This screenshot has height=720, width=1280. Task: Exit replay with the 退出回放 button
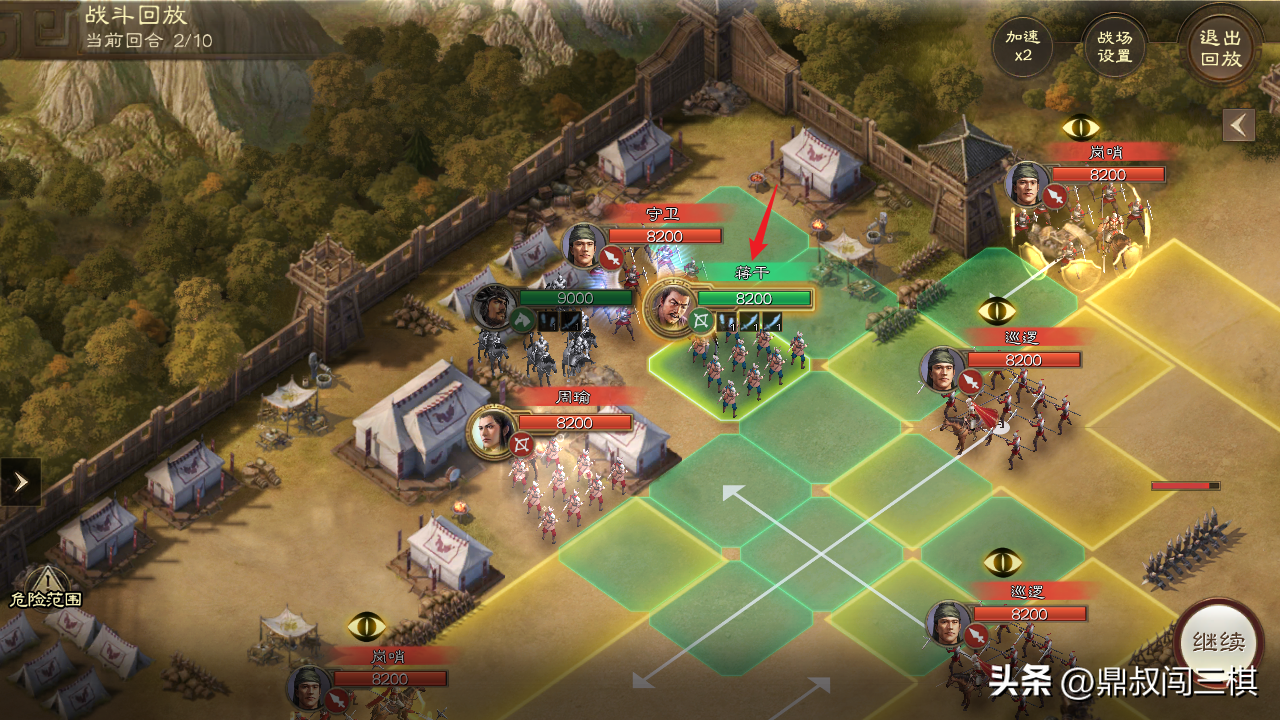point(1220,46)
